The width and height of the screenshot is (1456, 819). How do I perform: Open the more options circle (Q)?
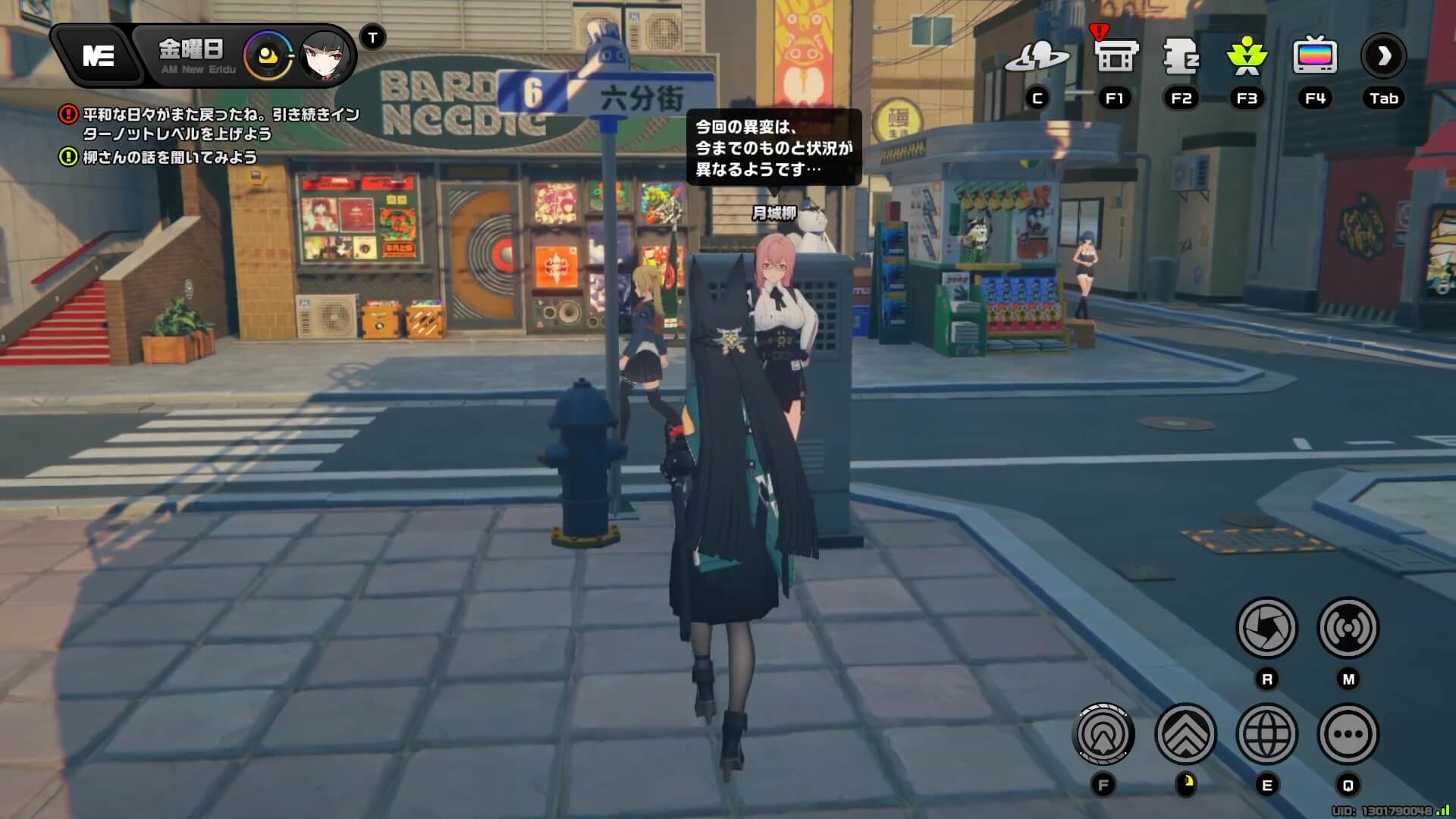coord(1348,734)
